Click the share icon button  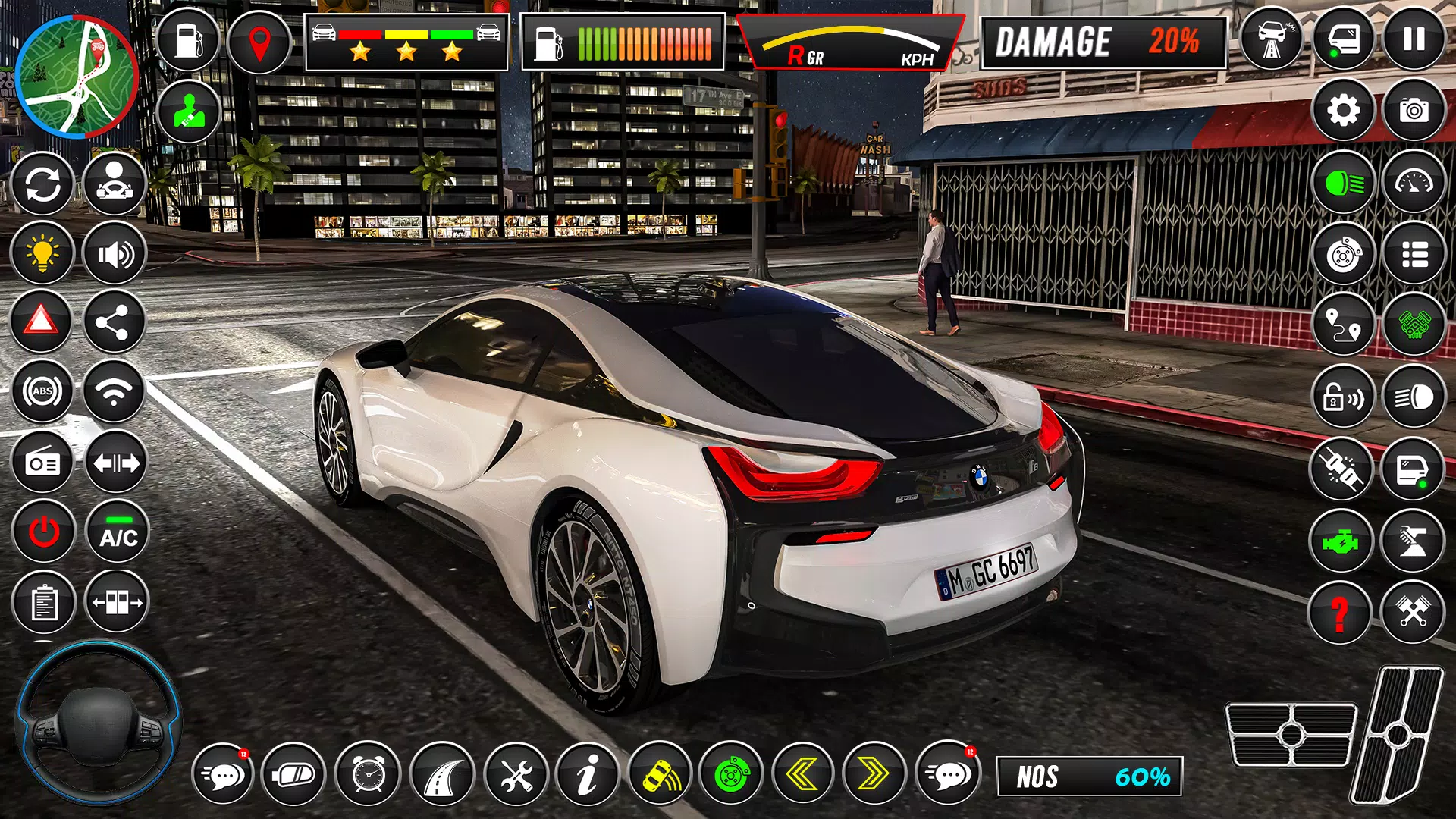pos(115,323)
